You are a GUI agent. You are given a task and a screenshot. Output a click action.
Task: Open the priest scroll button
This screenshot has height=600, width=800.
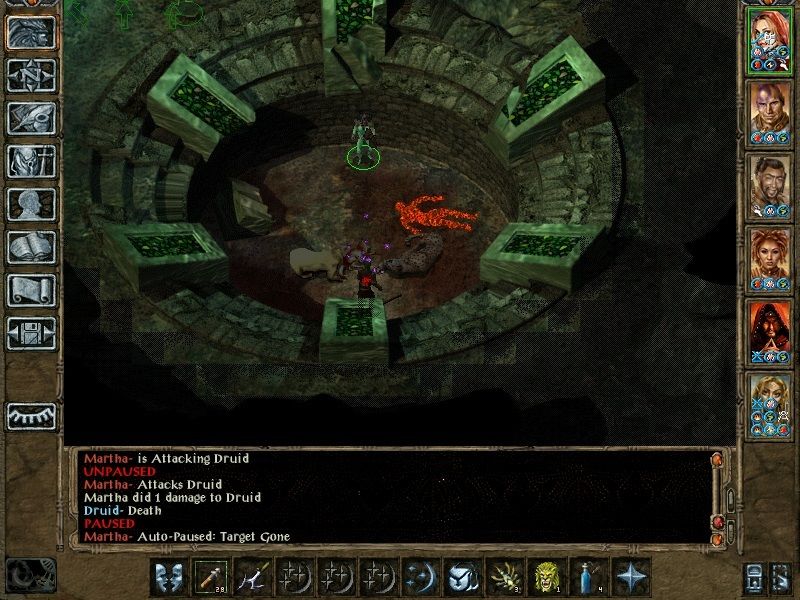tap(31, 290)
